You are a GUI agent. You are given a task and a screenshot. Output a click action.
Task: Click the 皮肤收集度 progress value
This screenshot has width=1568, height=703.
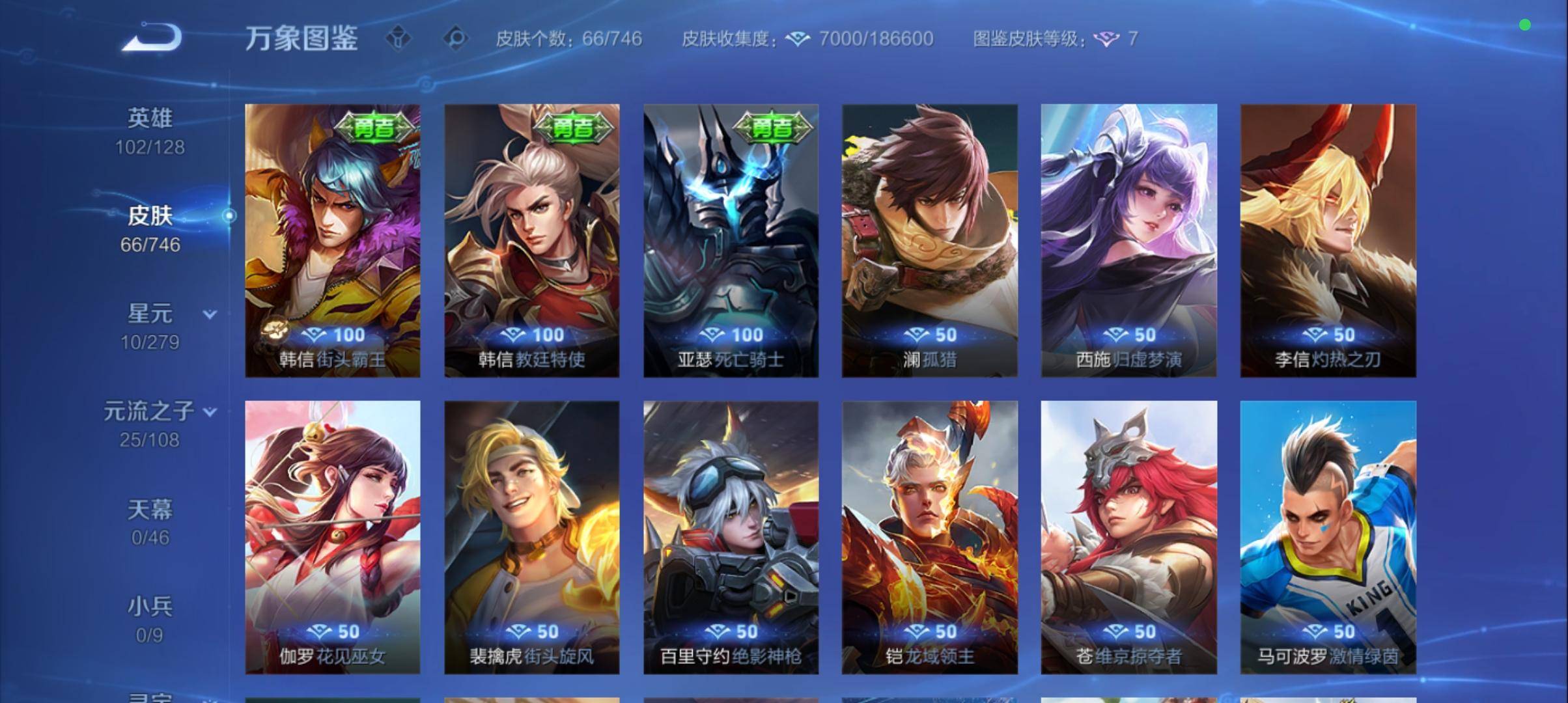(876, 39)
